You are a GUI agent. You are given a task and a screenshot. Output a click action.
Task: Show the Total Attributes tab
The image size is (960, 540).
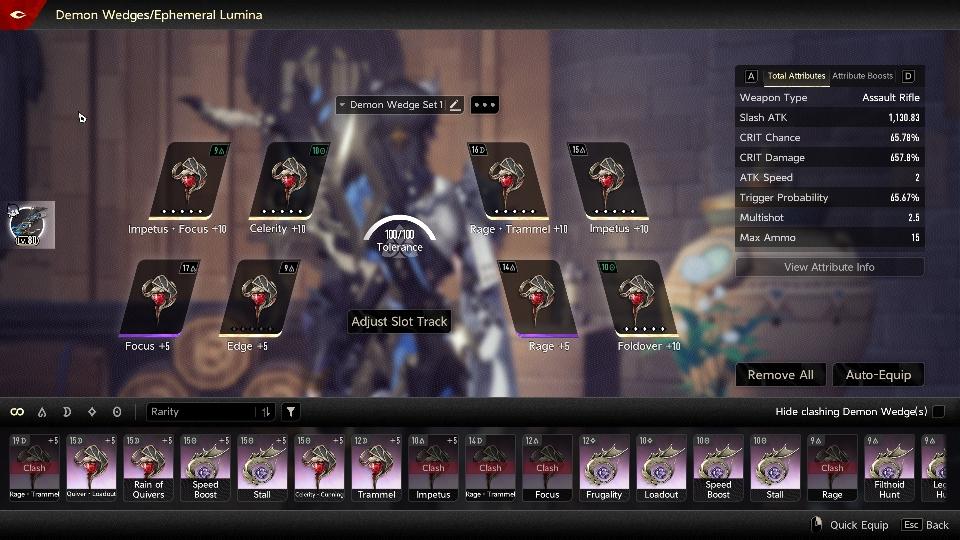tap(796, 76)
